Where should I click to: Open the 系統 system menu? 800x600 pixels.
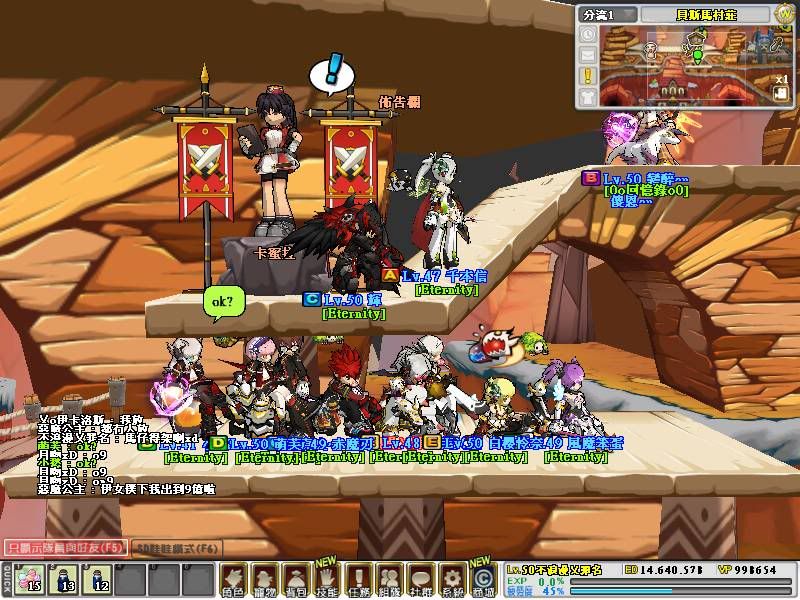452,579
